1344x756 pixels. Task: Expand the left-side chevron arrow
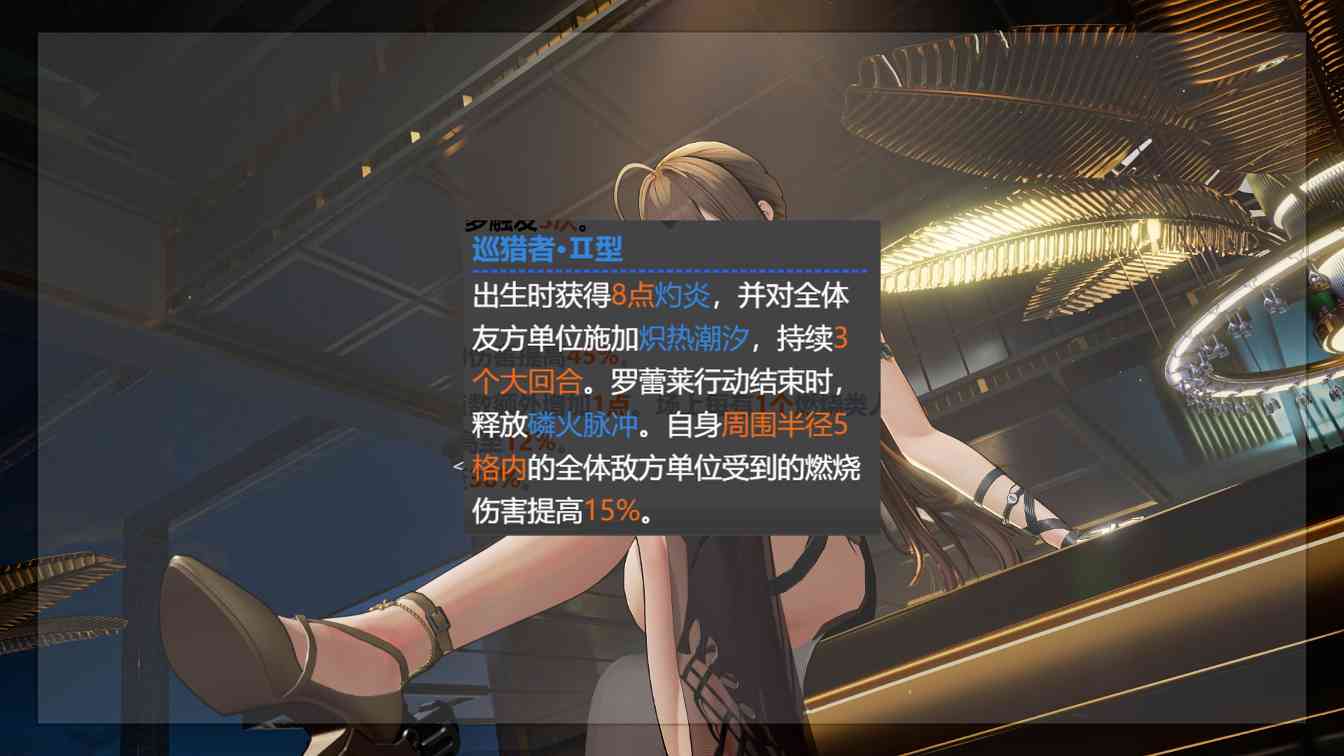457,462
